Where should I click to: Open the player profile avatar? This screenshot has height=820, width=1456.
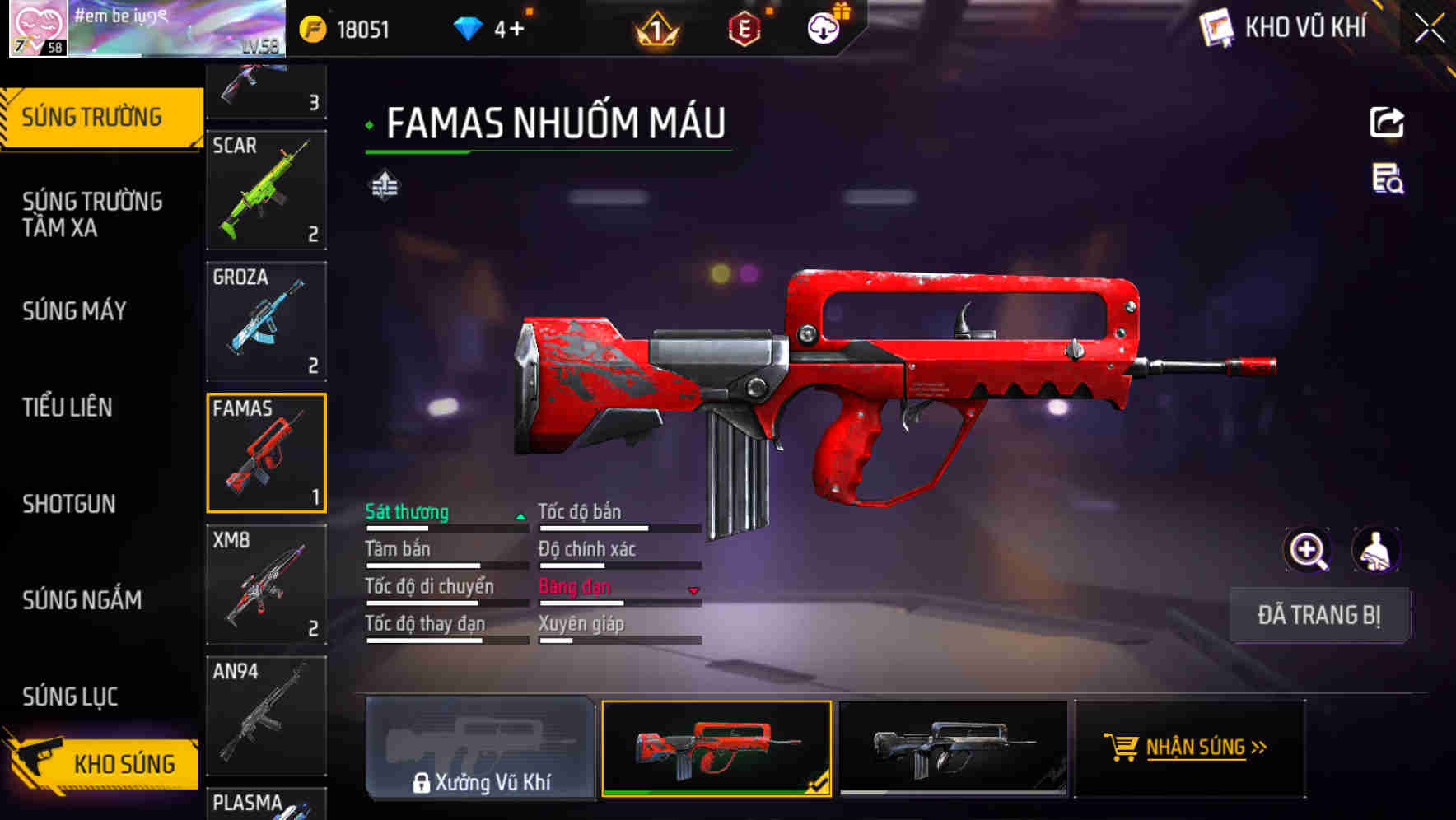[x=38, y=29]
